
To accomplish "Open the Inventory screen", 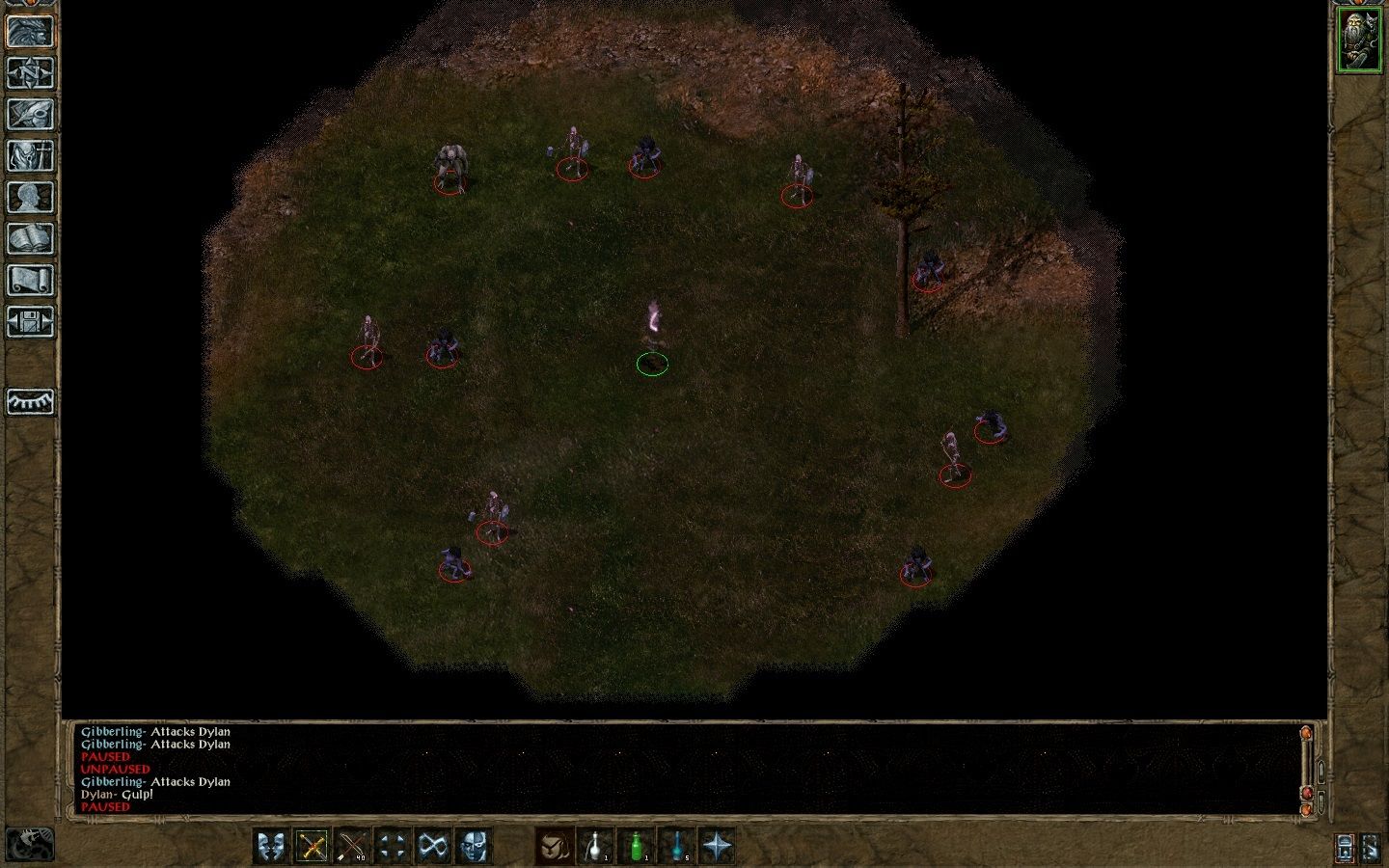I will pyautogui.click(x=32, y=154).
